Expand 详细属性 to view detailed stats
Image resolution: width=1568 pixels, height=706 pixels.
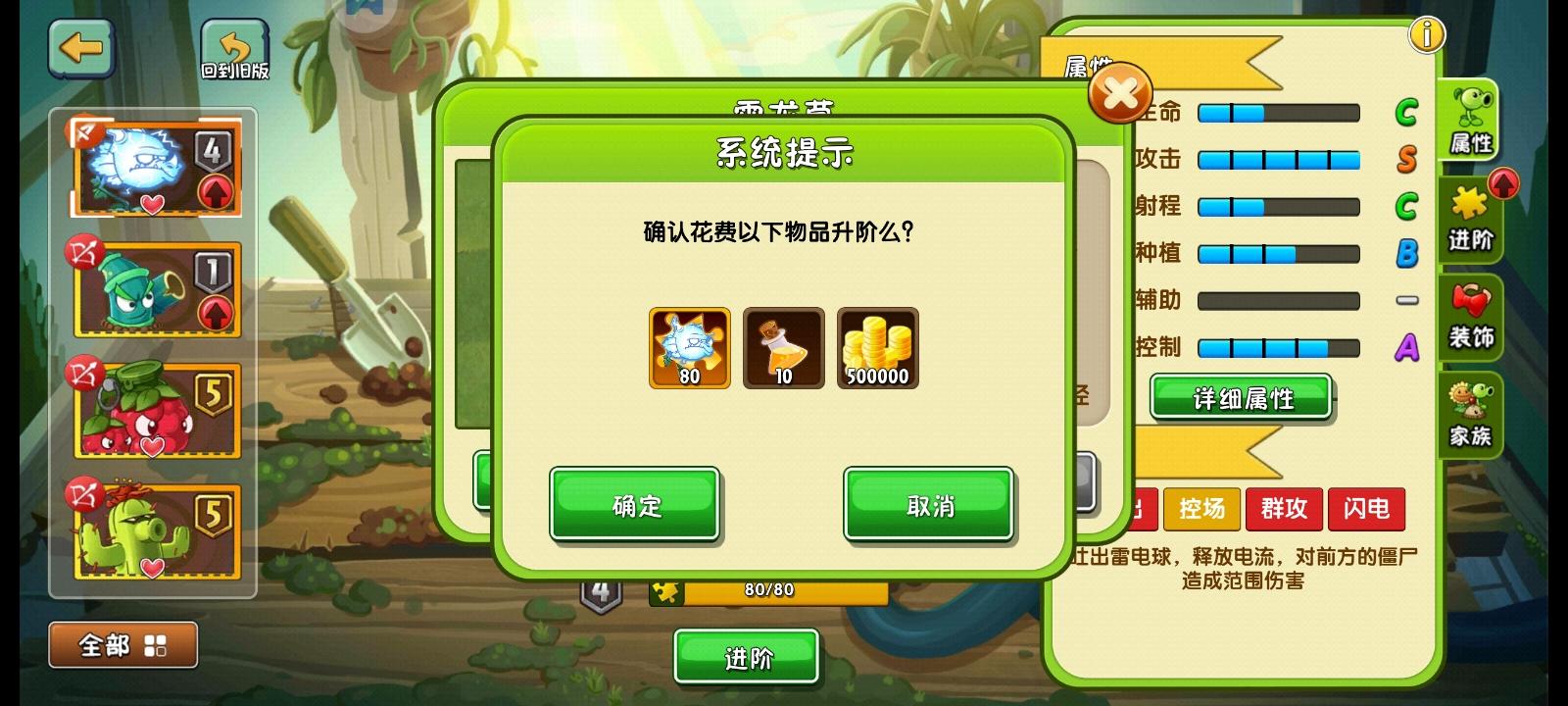1239,398
